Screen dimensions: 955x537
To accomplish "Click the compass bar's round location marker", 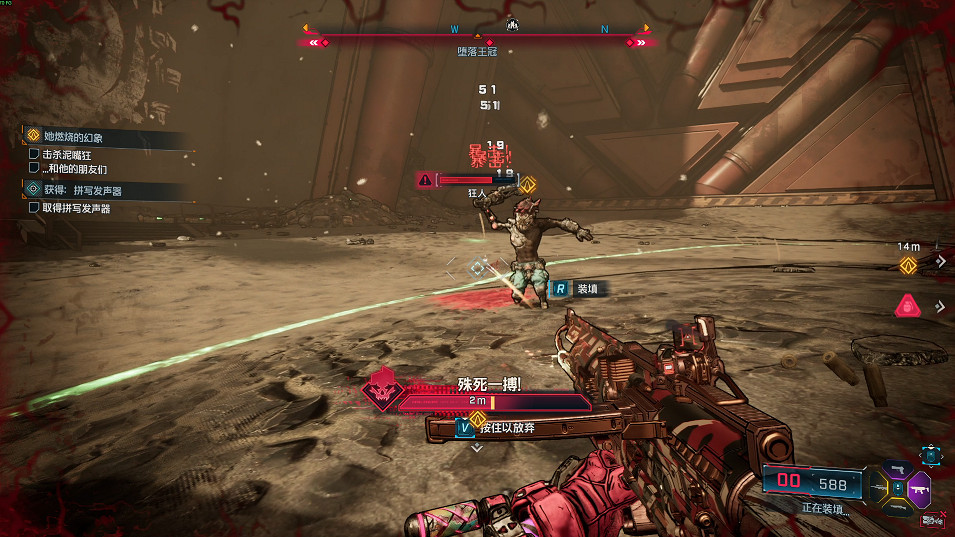I will [x=511, y=24].
